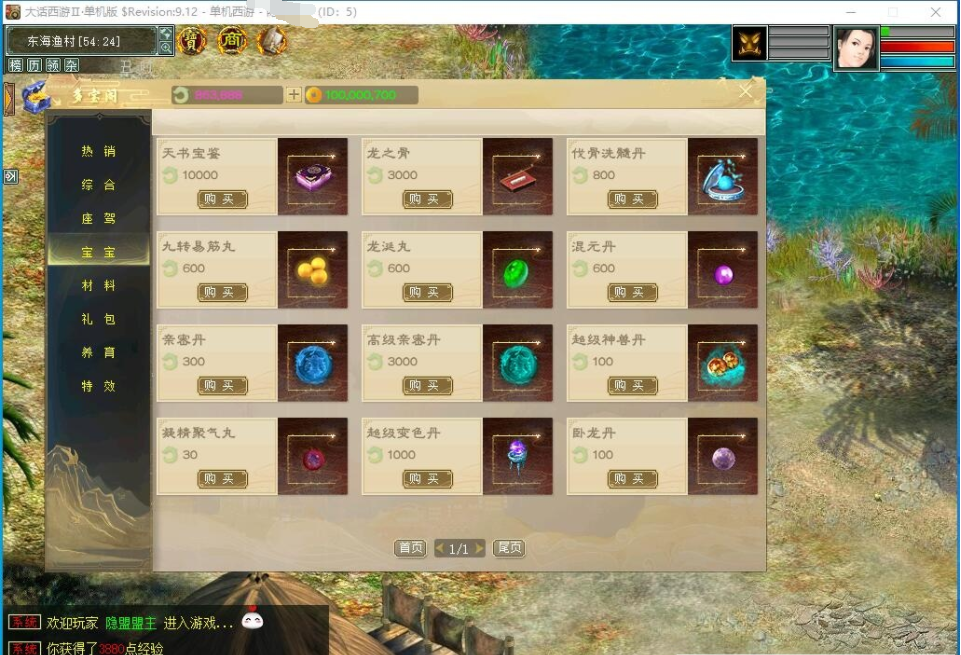The height and width of the screenshot is (655, 961).
Task: Buy the 天书宝鉴 item
Action: [222, 199]
